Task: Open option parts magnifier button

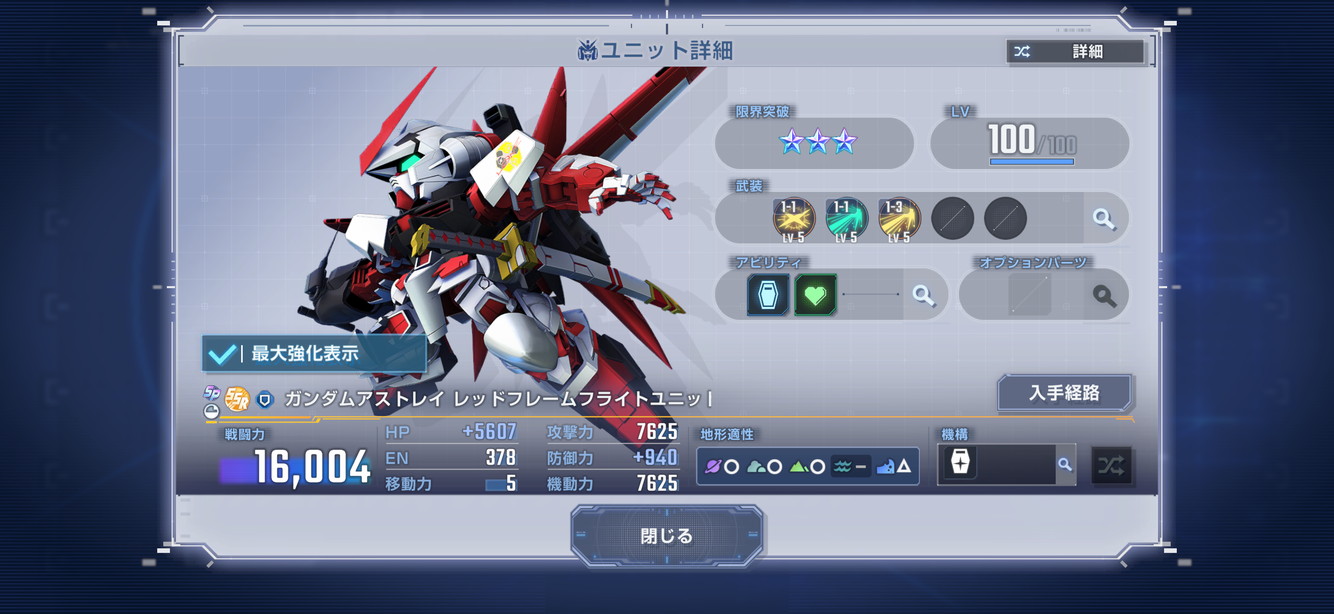Action: click(1104, 296)
